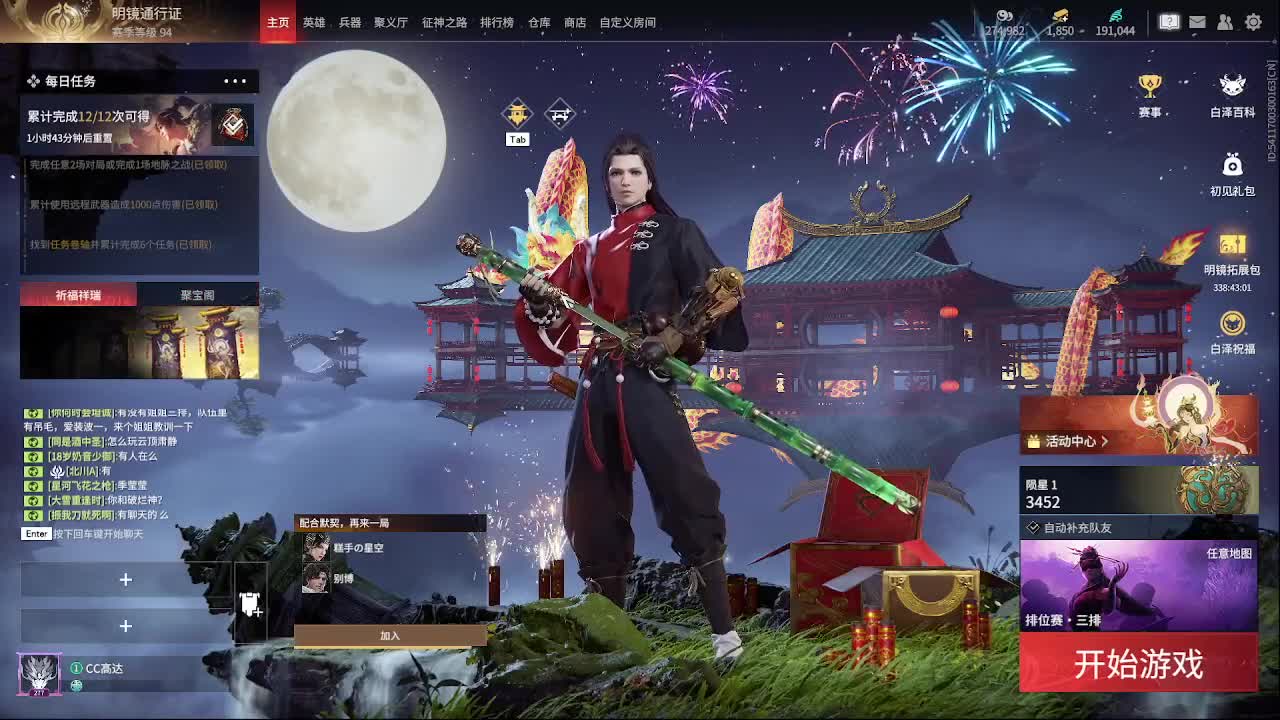Toggle the weapon display above the character
The height and width of the screenshot is (720, 1280).
point(560,113)
